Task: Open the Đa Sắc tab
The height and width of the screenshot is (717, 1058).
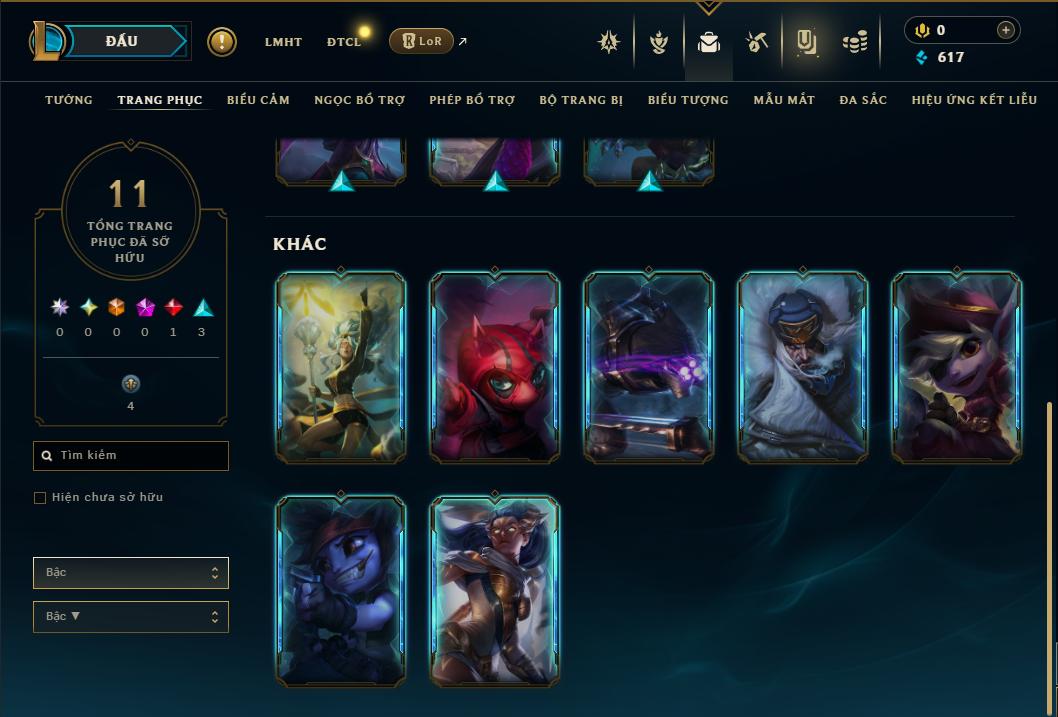Action: pyautogui.click(x=863, y=100)
